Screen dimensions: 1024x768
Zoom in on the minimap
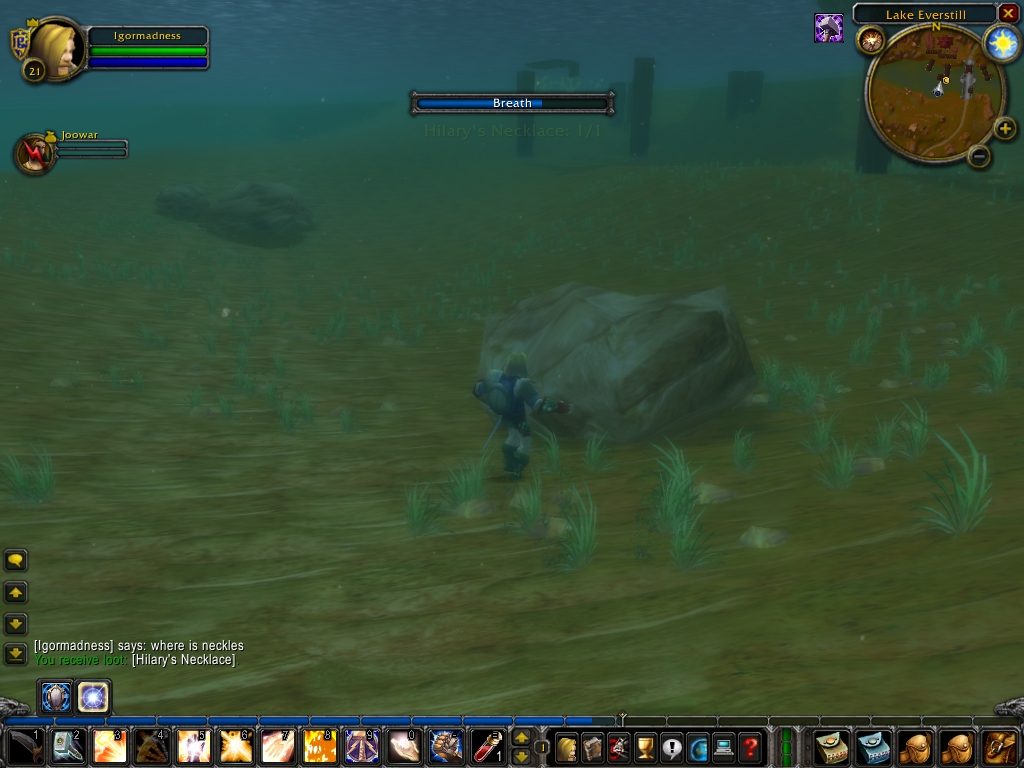tap(1004, 128)
